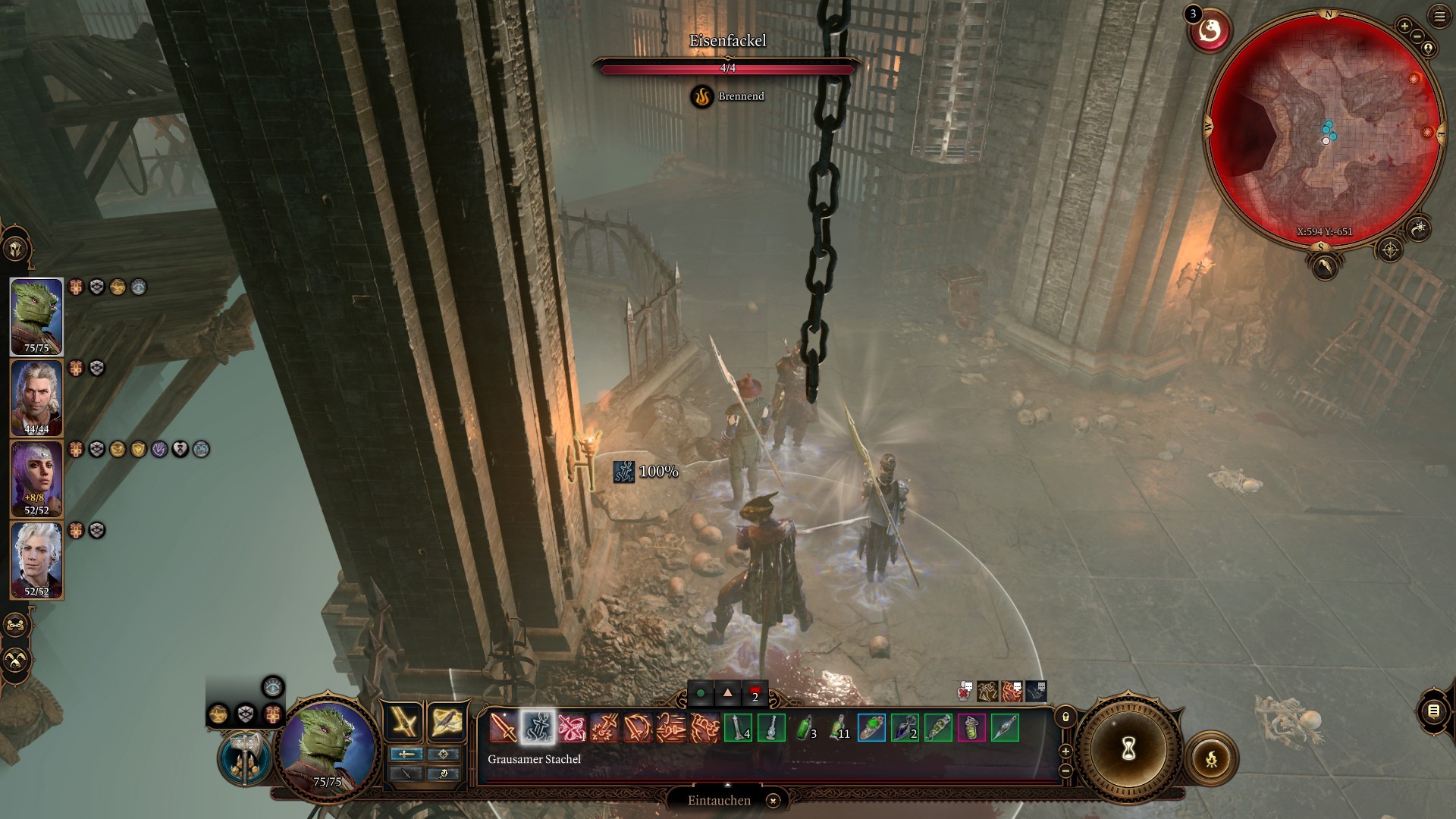Viewport: 1456px width, 819px height.
Task: Zoom in the minimap with plus button
Action: click(x=1404, y=26)
